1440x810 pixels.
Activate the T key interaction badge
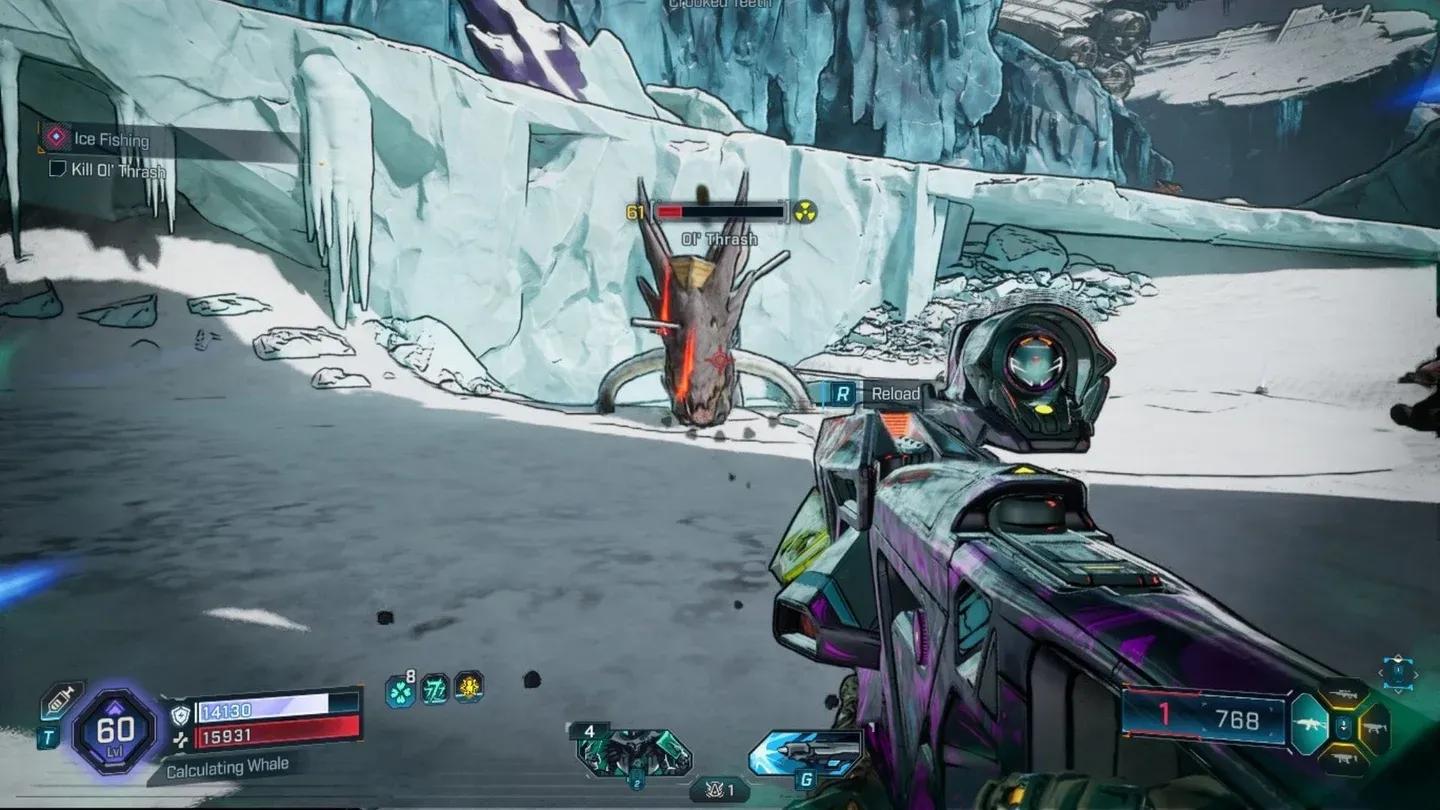[x=49, y=736]
